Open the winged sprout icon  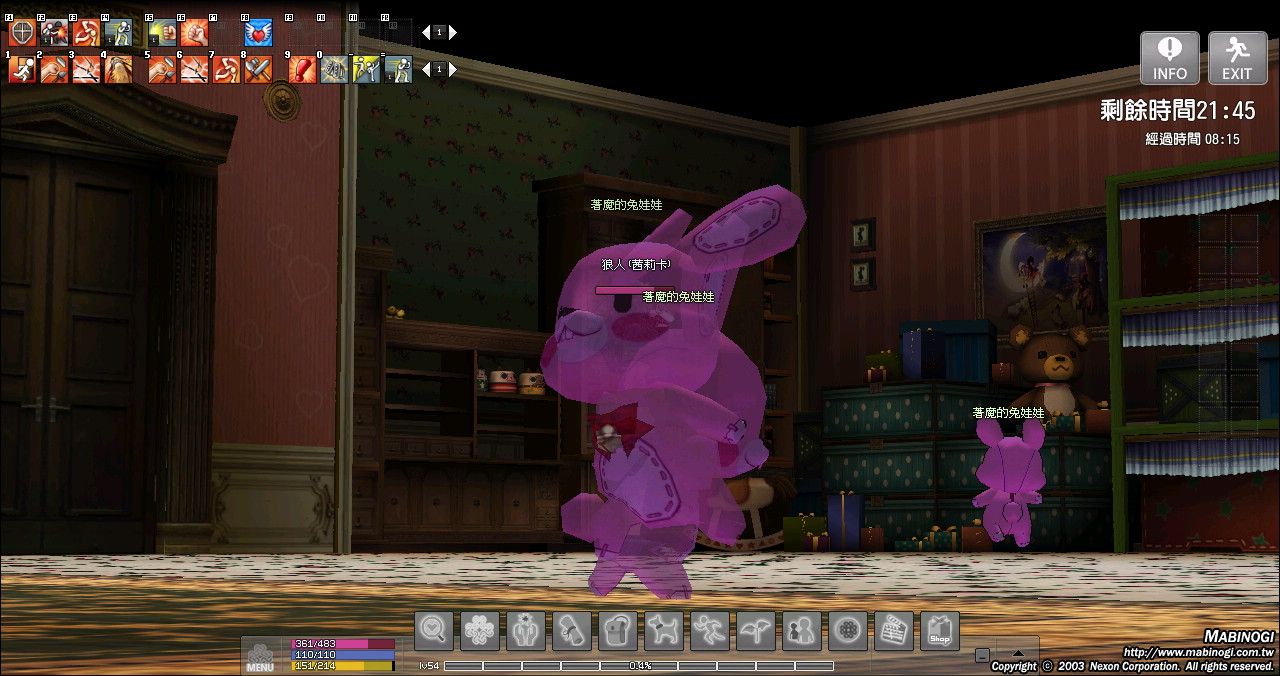(755, 631)
